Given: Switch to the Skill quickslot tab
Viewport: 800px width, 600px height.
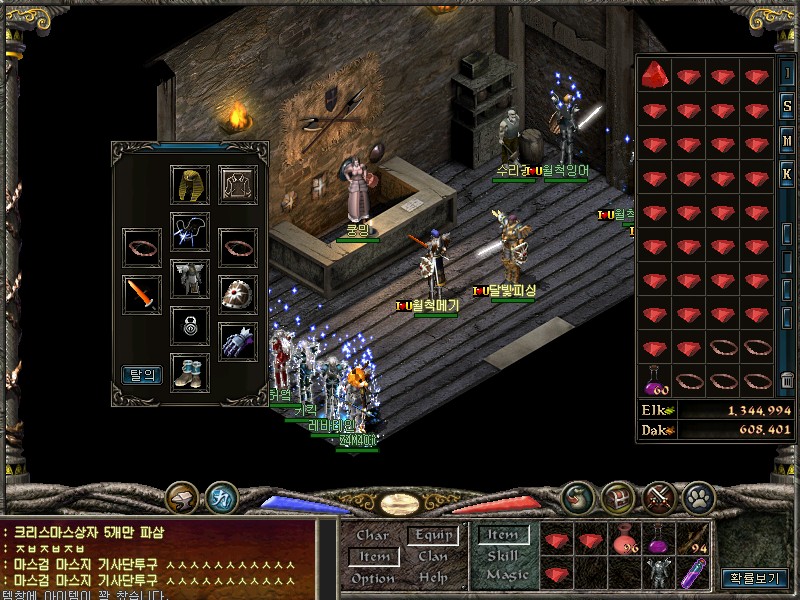Looking at the screenshot, I should coord(501,556).
